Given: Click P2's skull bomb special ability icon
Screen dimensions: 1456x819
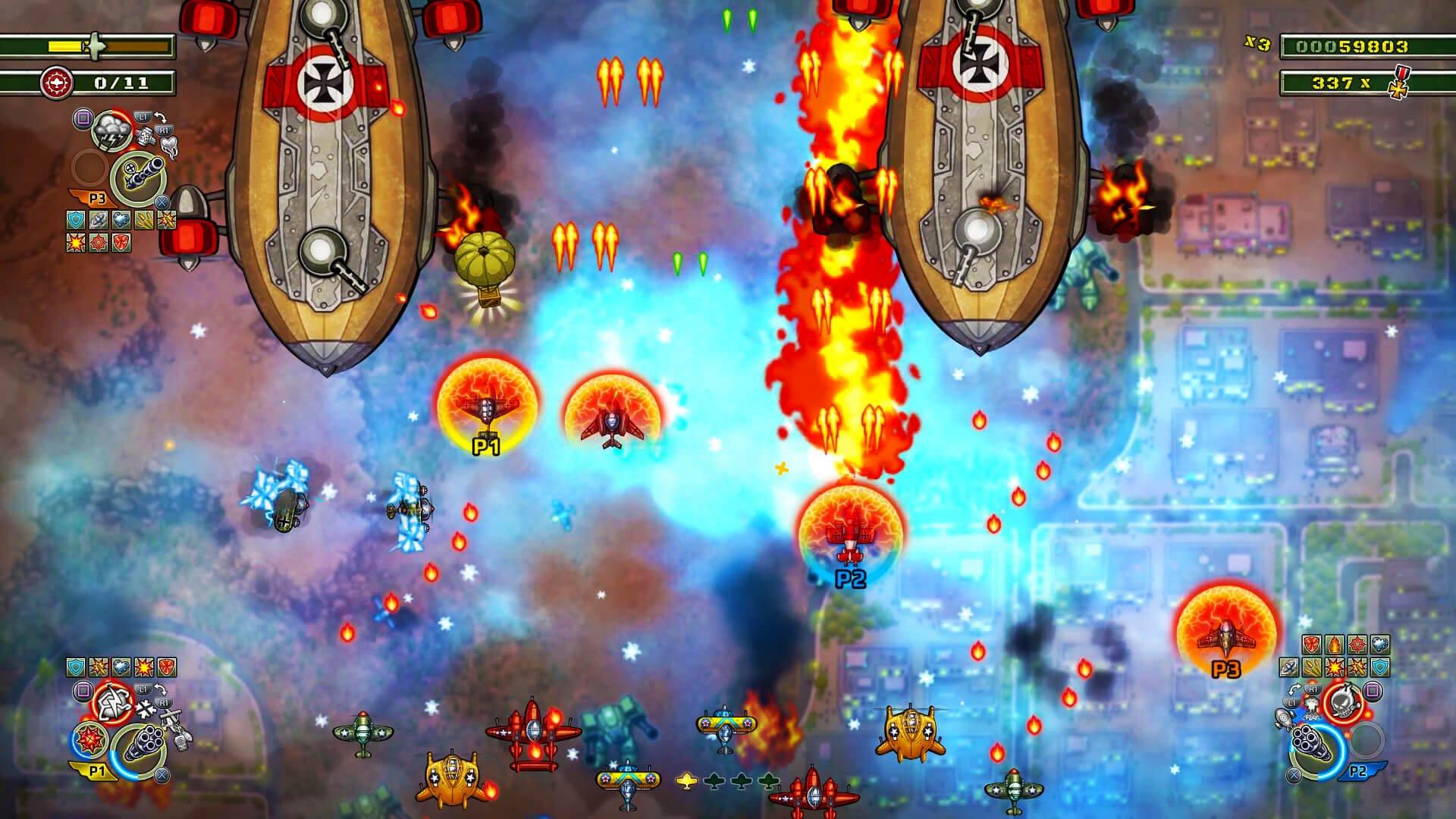Looking at the screenshot, I should 1345,703.
